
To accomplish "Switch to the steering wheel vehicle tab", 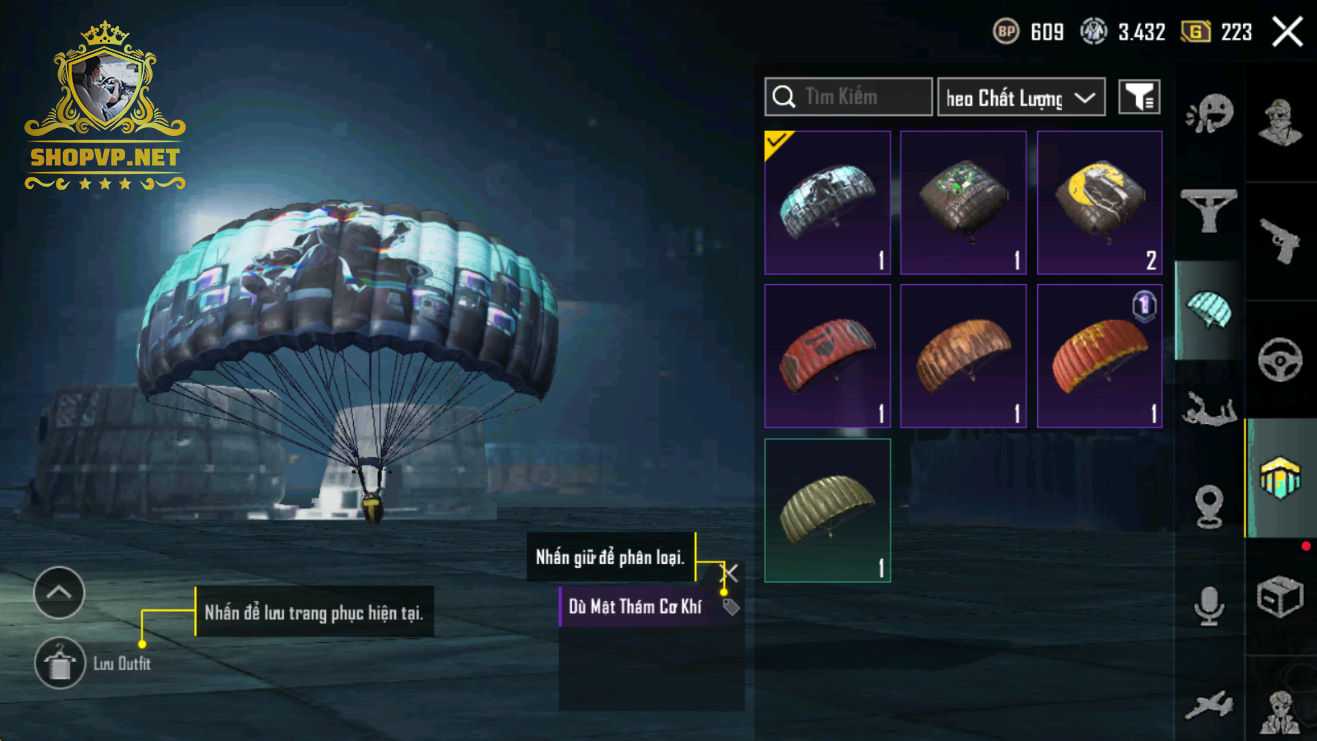I will 1280,359.
